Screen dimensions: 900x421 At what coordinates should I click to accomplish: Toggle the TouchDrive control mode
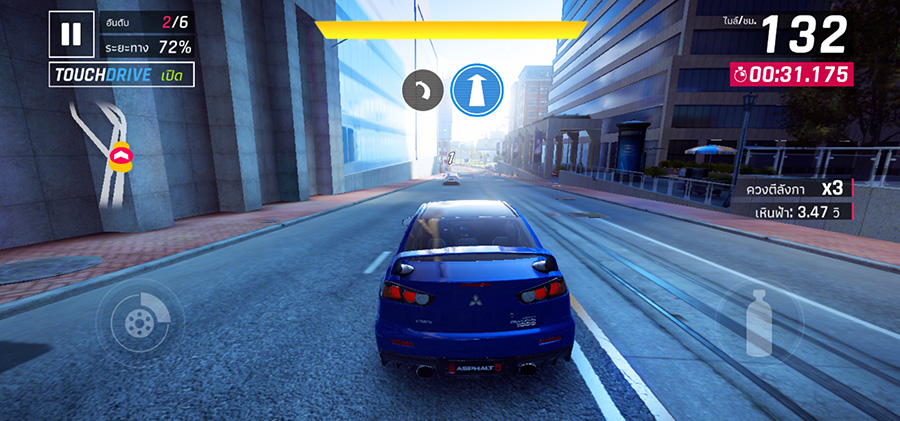[121, 75]
